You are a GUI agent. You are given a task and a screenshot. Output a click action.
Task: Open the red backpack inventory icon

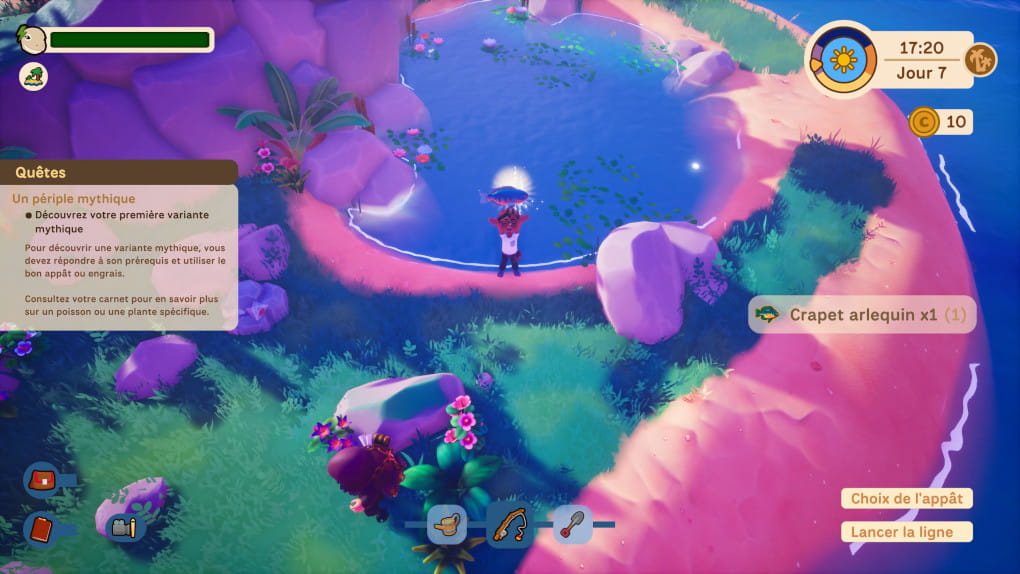42,479
